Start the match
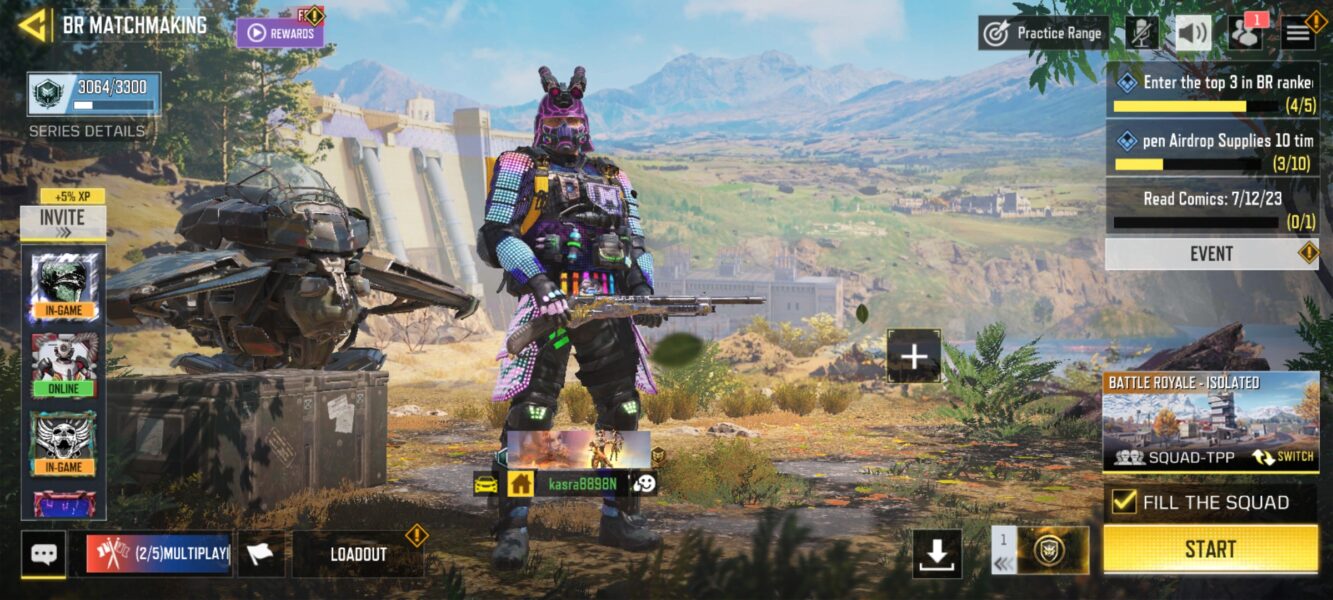The height and width of the screenshot is (600, 1333). point(1210,549)
